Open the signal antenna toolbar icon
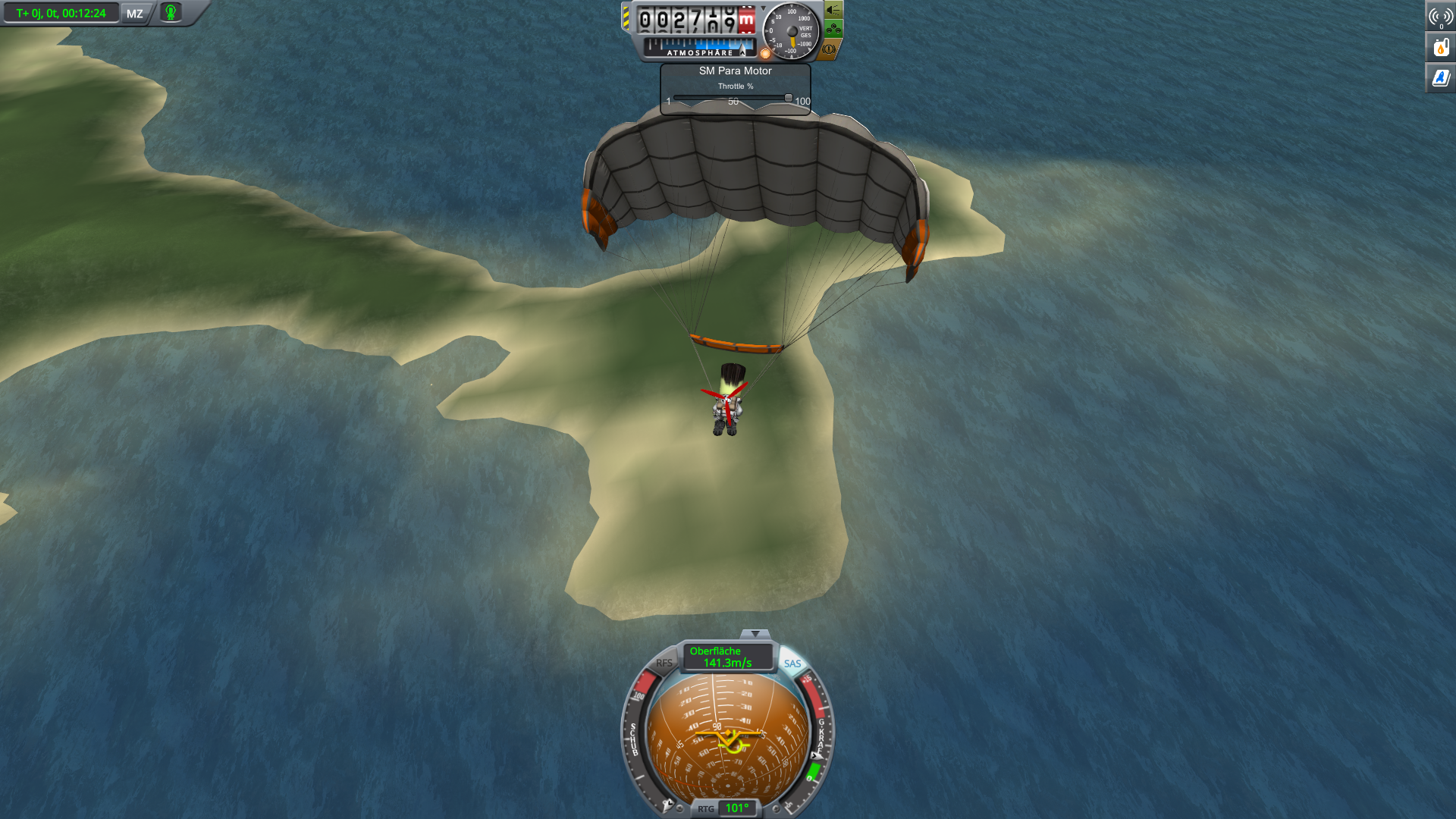 pos(1441,17)
